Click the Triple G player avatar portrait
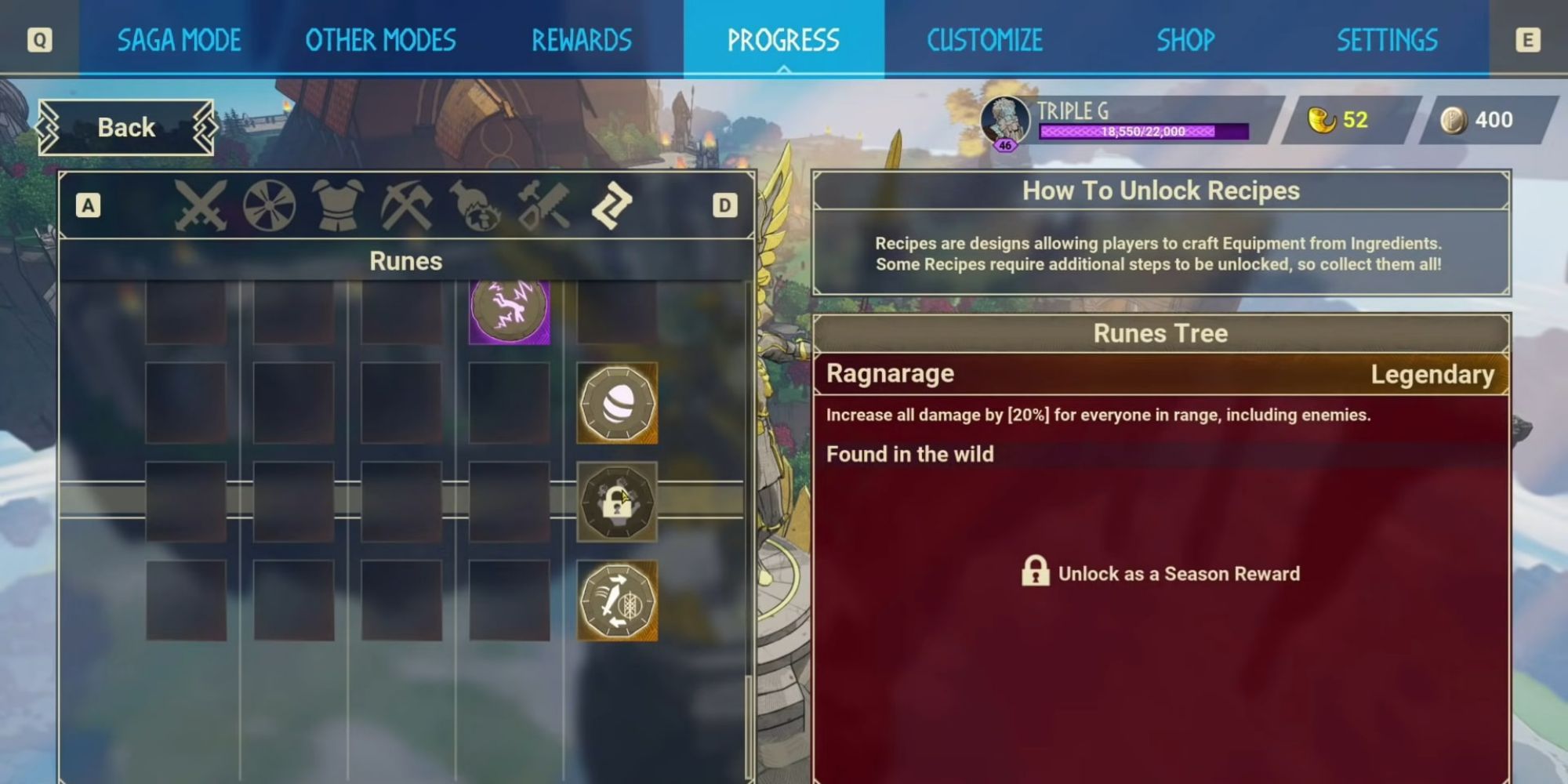 (1007, 119)
